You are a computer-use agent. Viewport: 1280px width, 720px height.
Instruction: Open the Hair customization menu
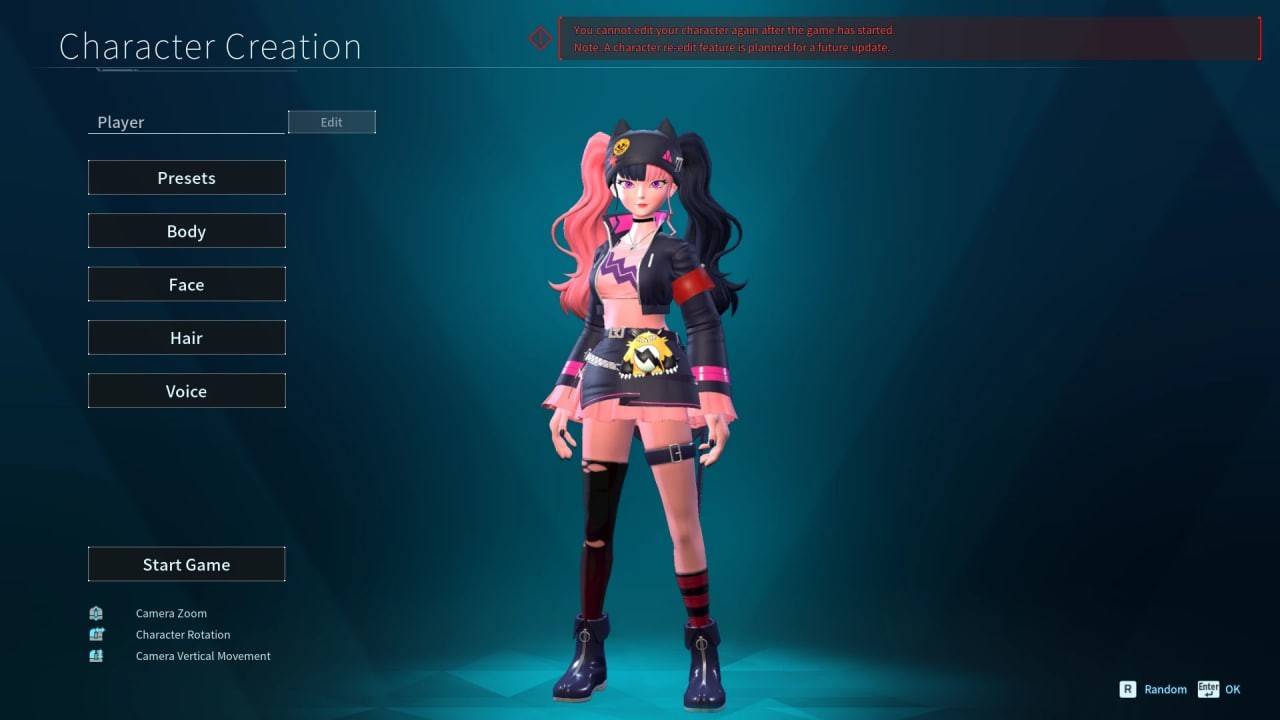[186, 337]
